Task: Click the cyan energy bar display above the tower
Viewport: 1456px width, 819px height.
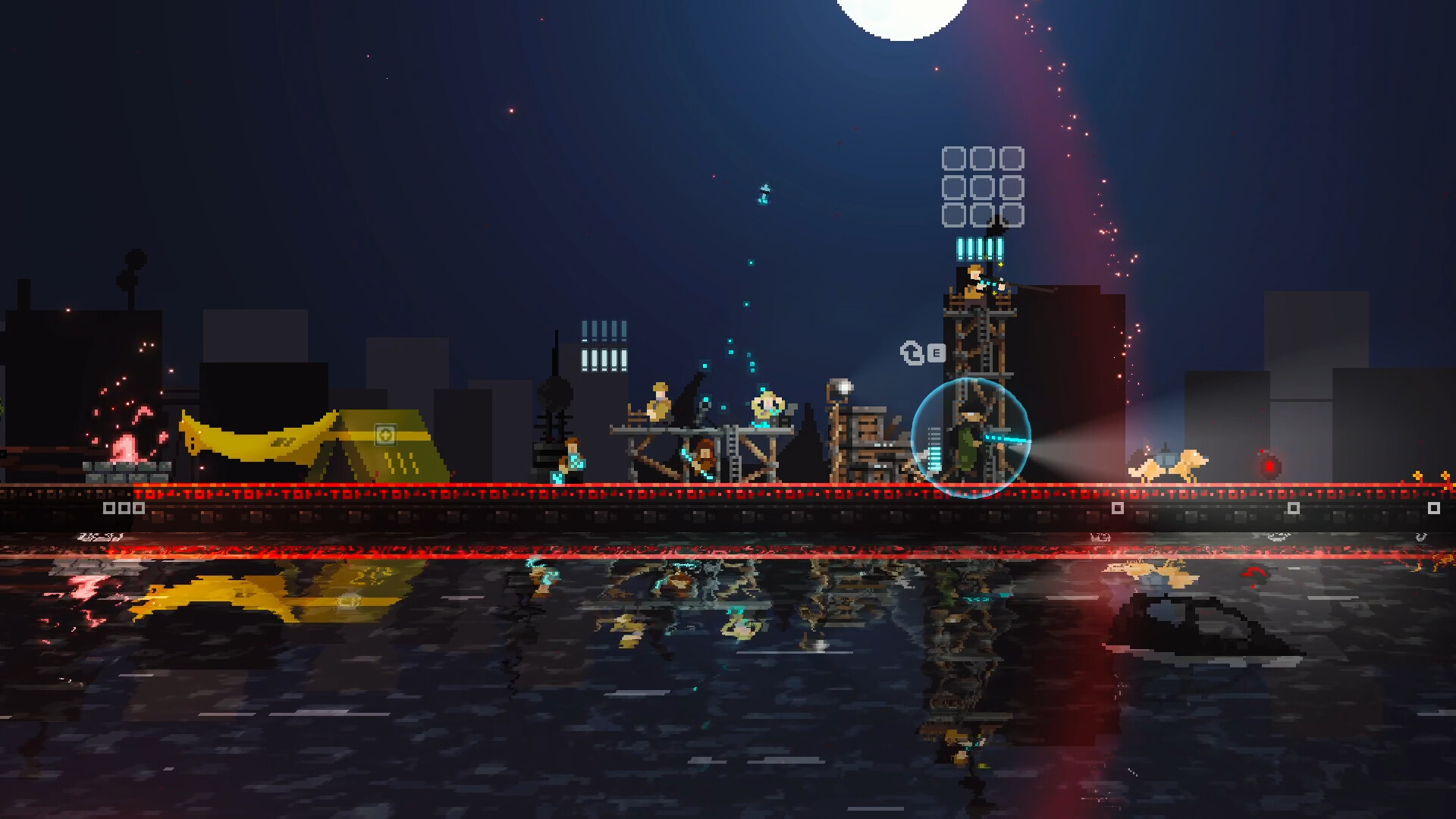Action: point(980,250)
